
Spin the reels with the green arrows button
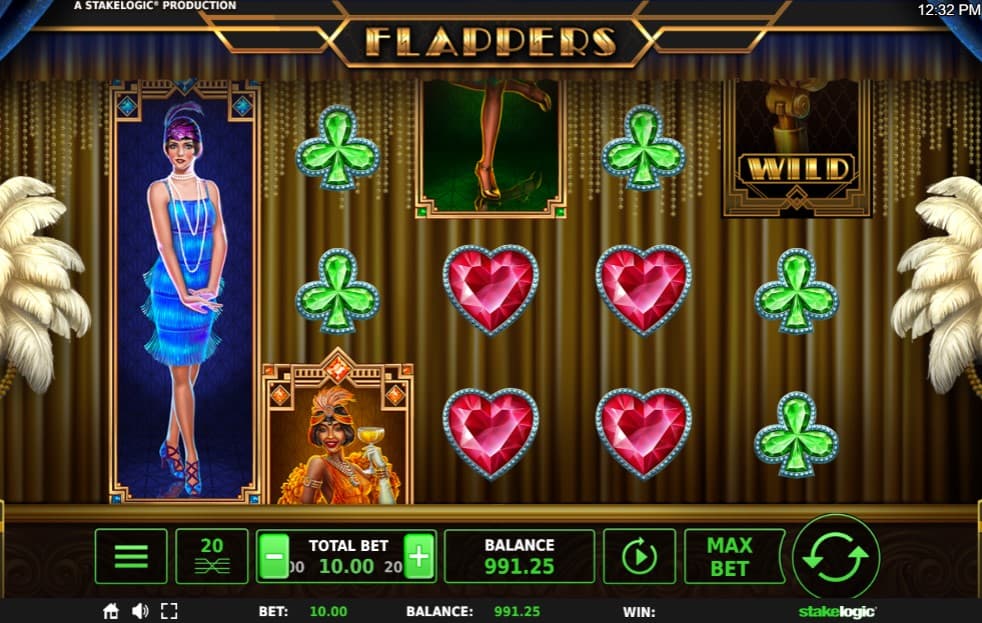pyautogui.click(x=835, y=557)
